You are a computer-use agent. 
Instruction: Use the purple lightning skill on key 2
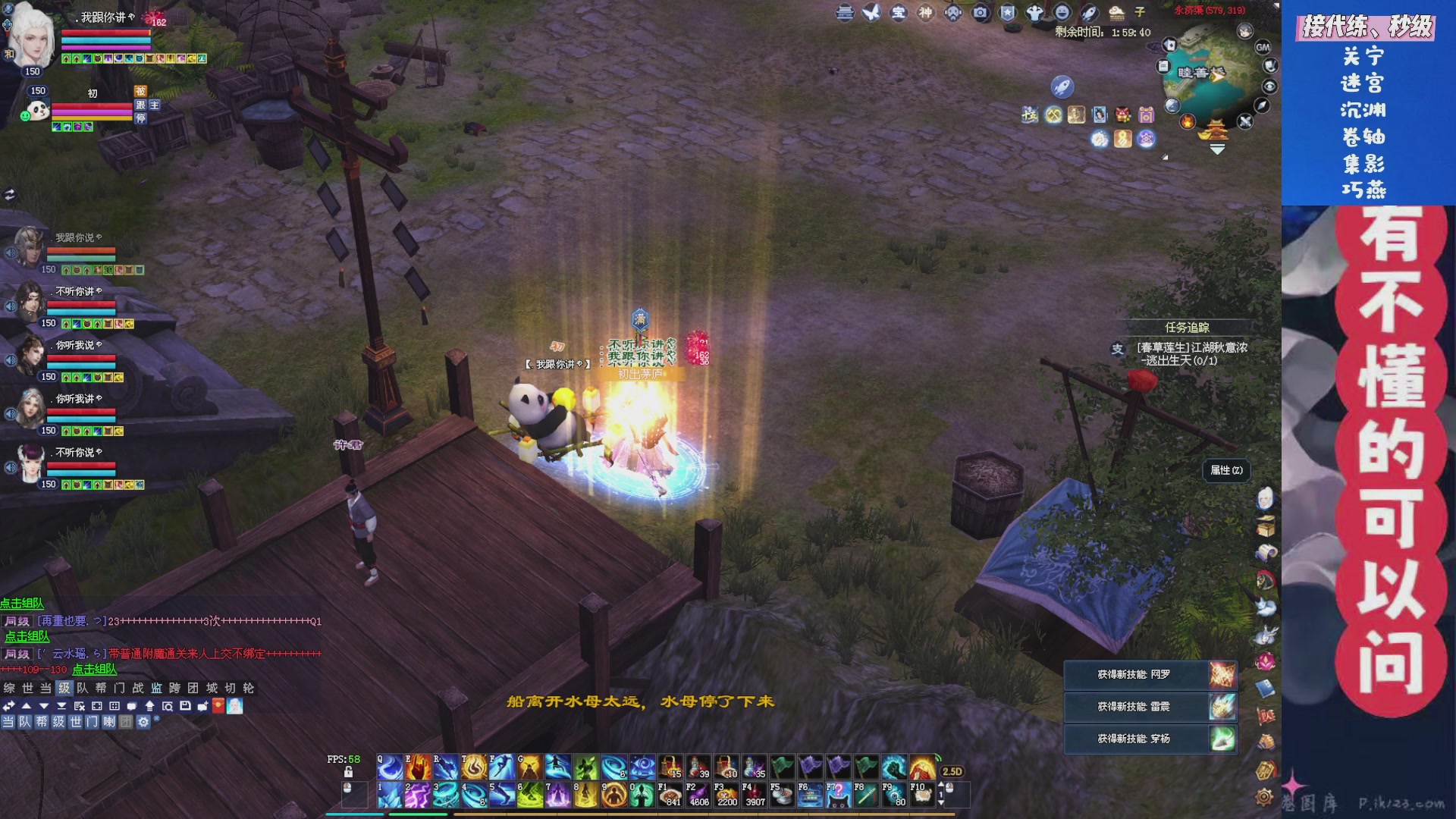click(417, 795)
